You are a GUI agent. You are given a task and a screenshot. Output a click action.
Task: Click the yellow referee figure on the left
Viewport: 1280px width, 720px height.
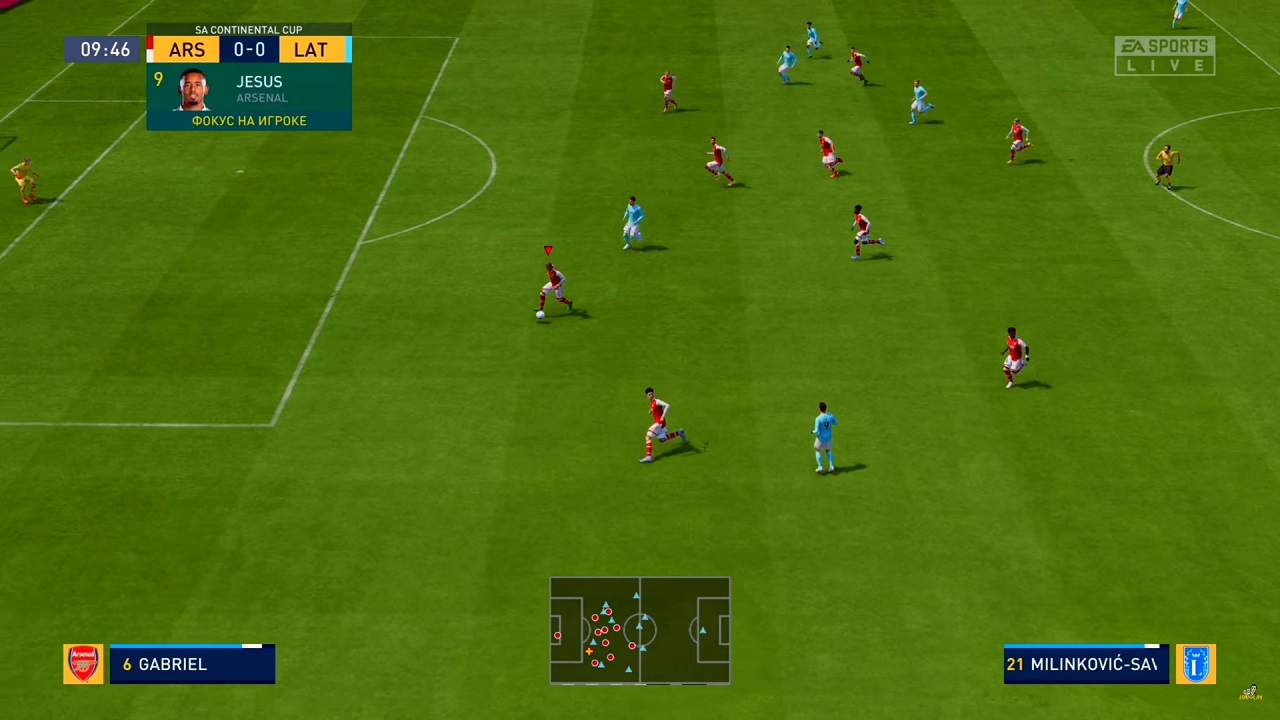click(x=22, y=182)
